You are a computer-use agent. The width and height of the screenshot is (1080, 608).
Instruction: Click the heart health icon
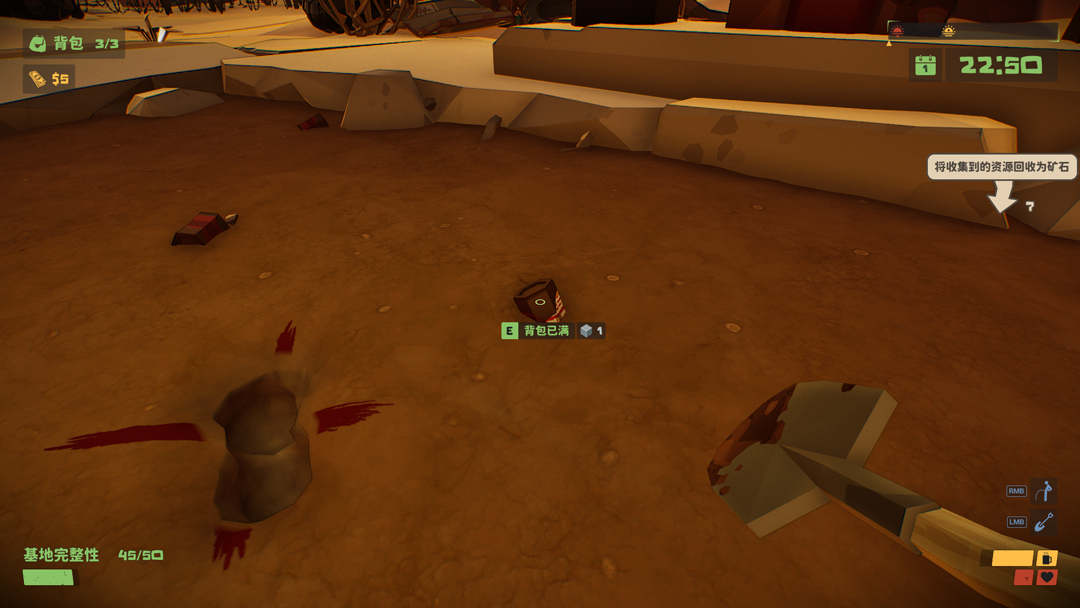pos(1047,577)
